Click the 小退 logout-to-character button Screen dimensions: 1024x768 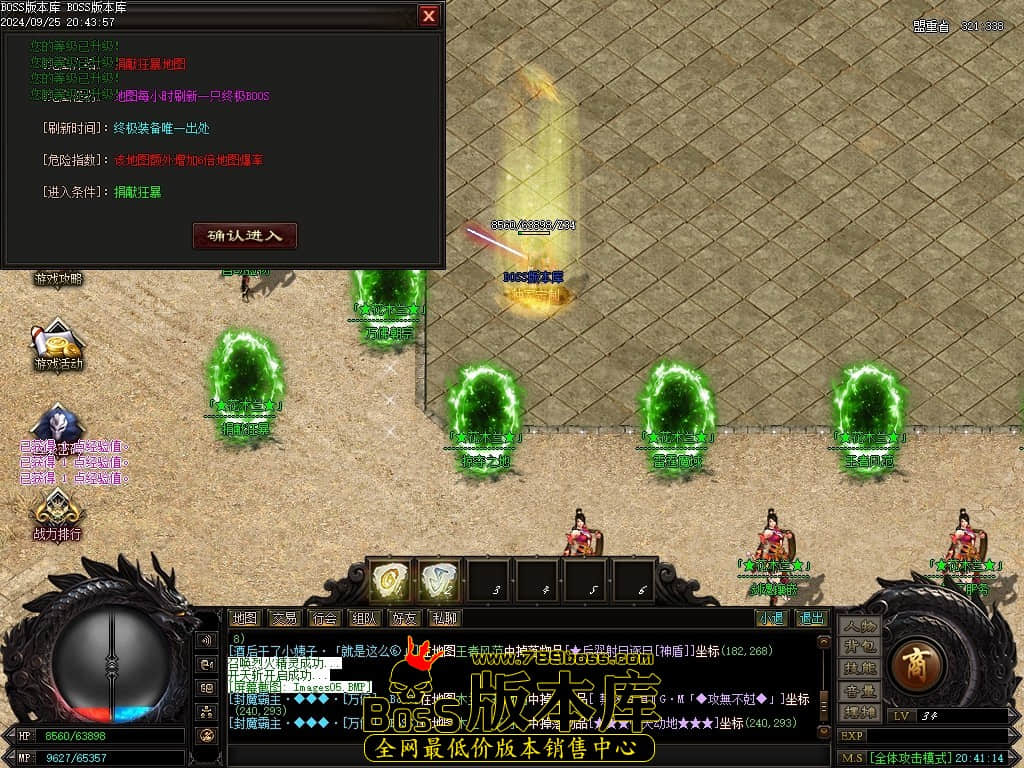pyautogui.click(x=771, y=618)
